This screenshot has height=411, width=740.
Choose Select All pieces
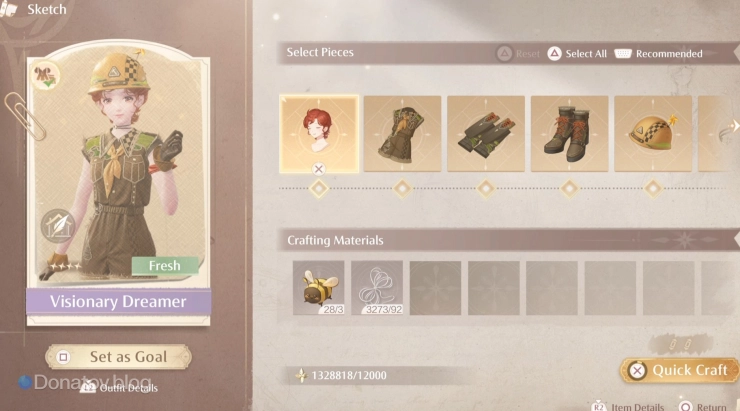[x=577, y=54]
